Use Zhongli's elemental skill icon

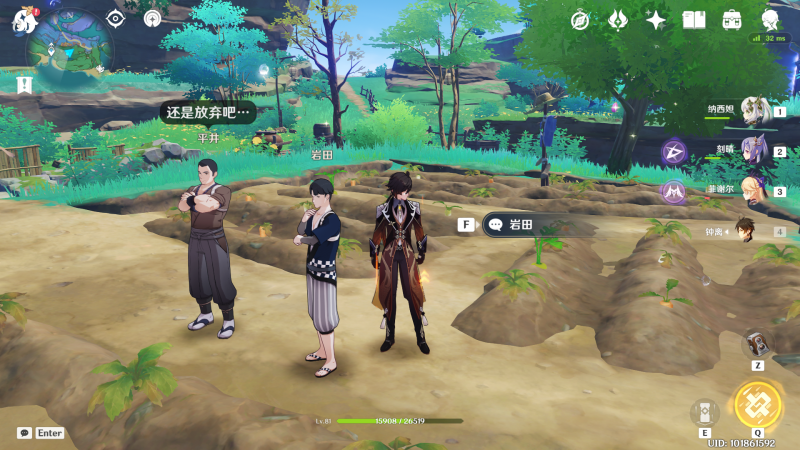[x=704, y=411]
